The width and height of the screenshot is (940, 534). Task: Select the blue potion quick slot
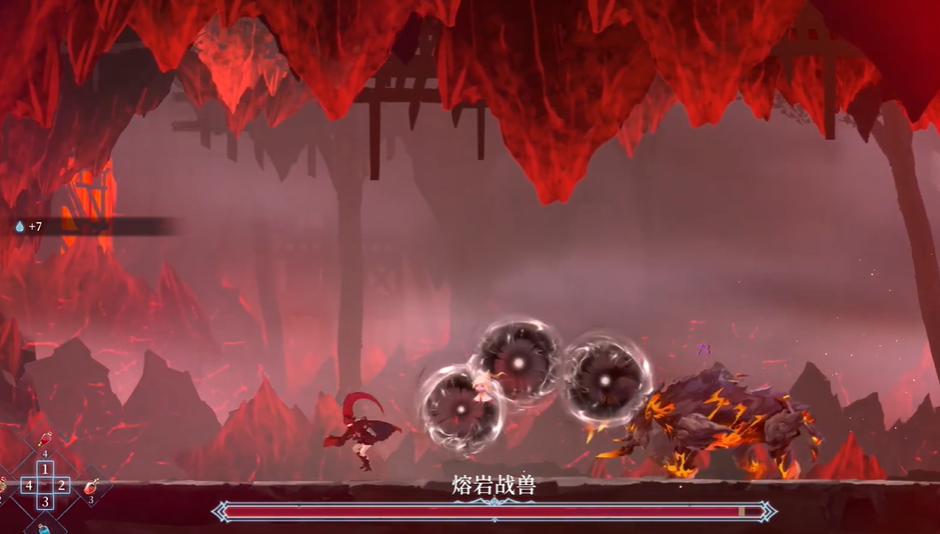(x=45, y=527)
